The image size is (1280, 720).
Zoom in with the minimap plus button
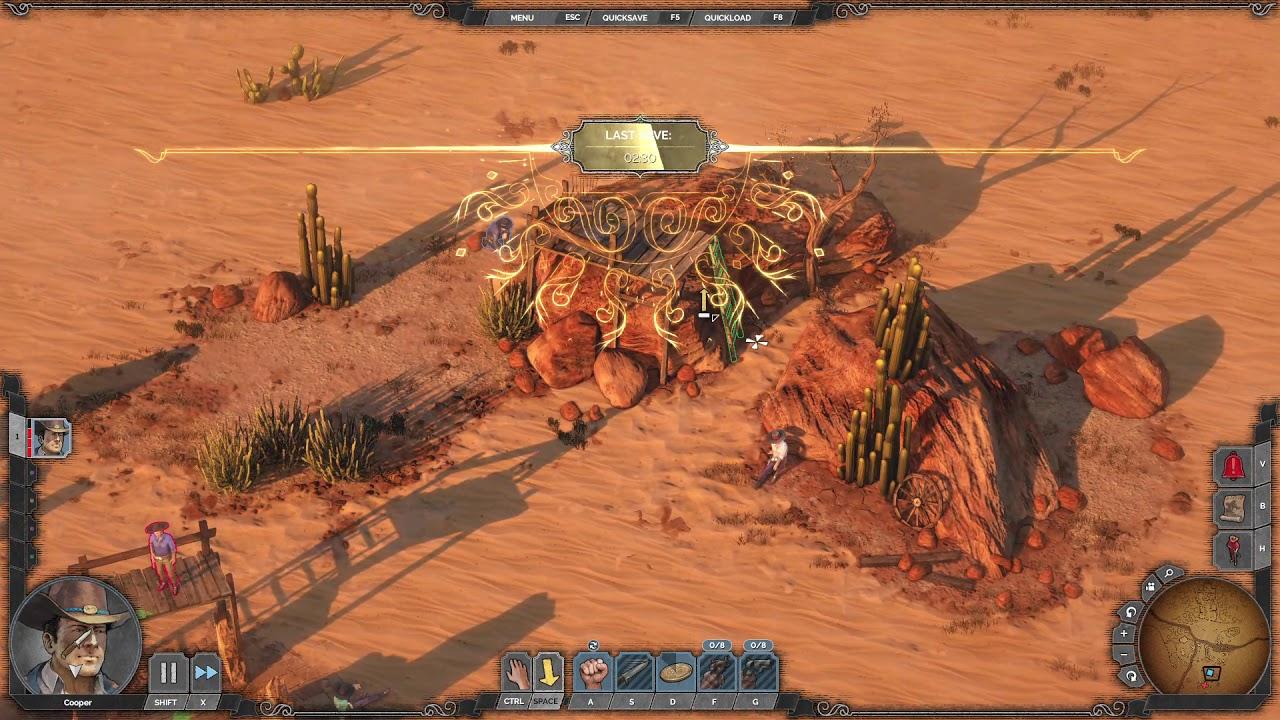click(x=1124, y=633)
